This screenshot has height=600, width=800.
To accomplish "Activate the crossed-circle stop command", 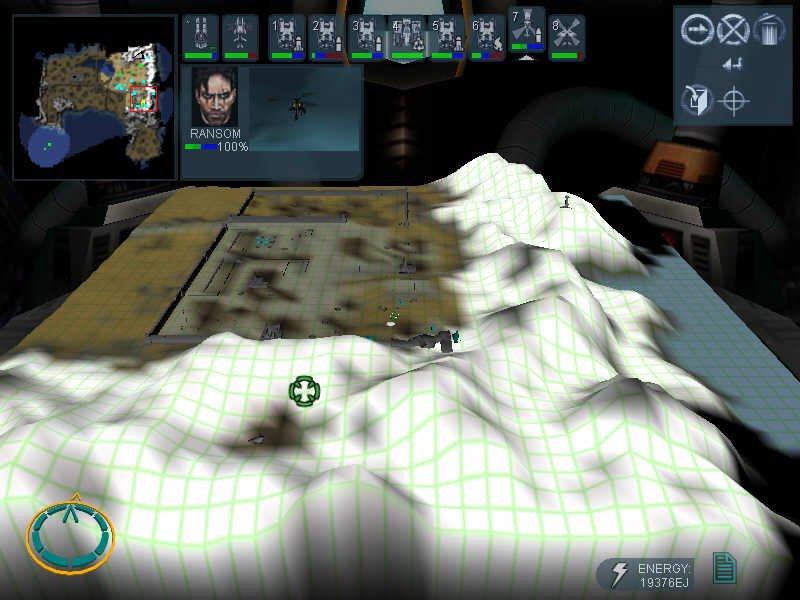I will pos(733,29).
